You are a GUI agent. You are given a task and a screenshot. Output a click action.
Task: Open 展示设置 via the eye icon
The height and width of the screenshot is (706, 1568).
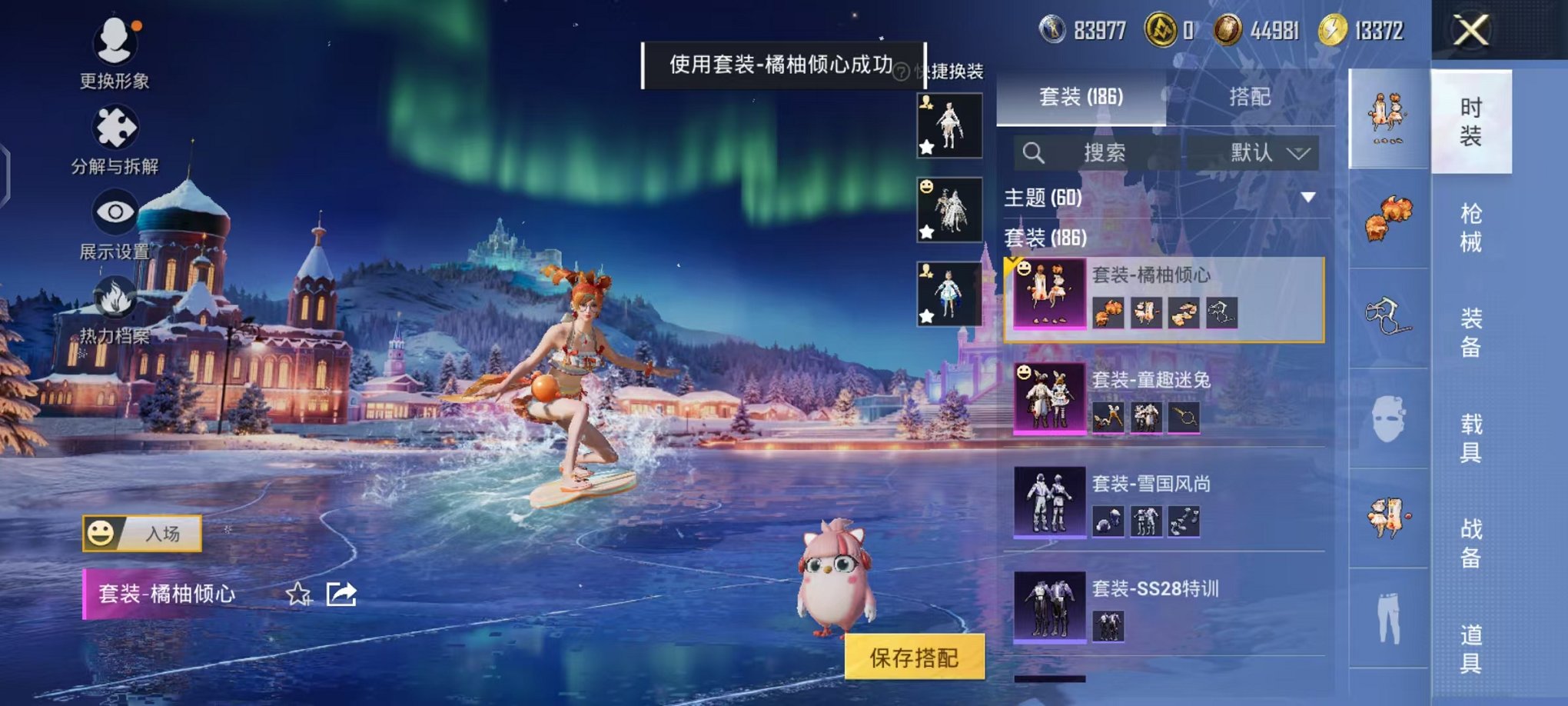click(114, 210)
